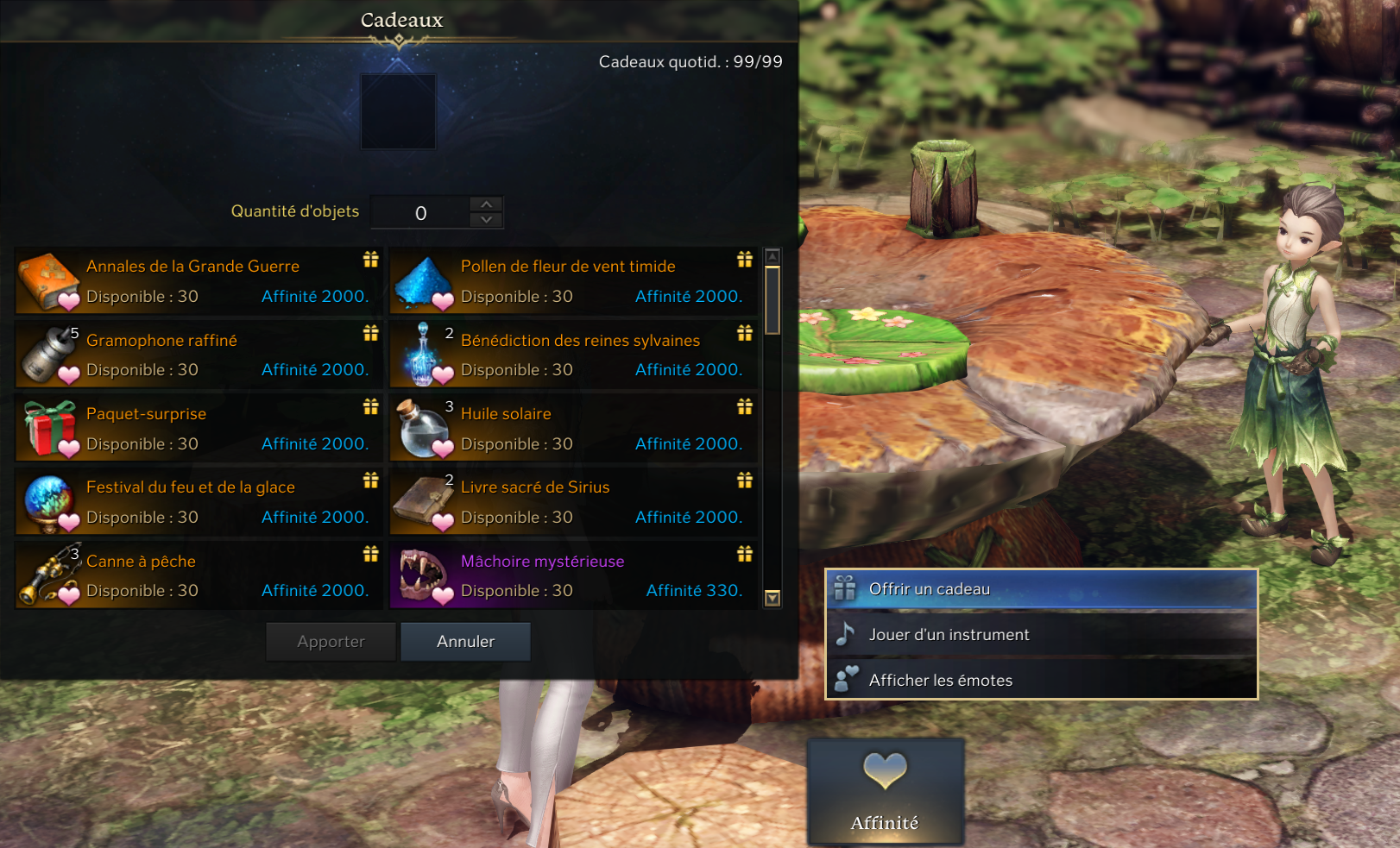Choose the Mâchoire mystérieuse gift

click(x=573, y=575)
